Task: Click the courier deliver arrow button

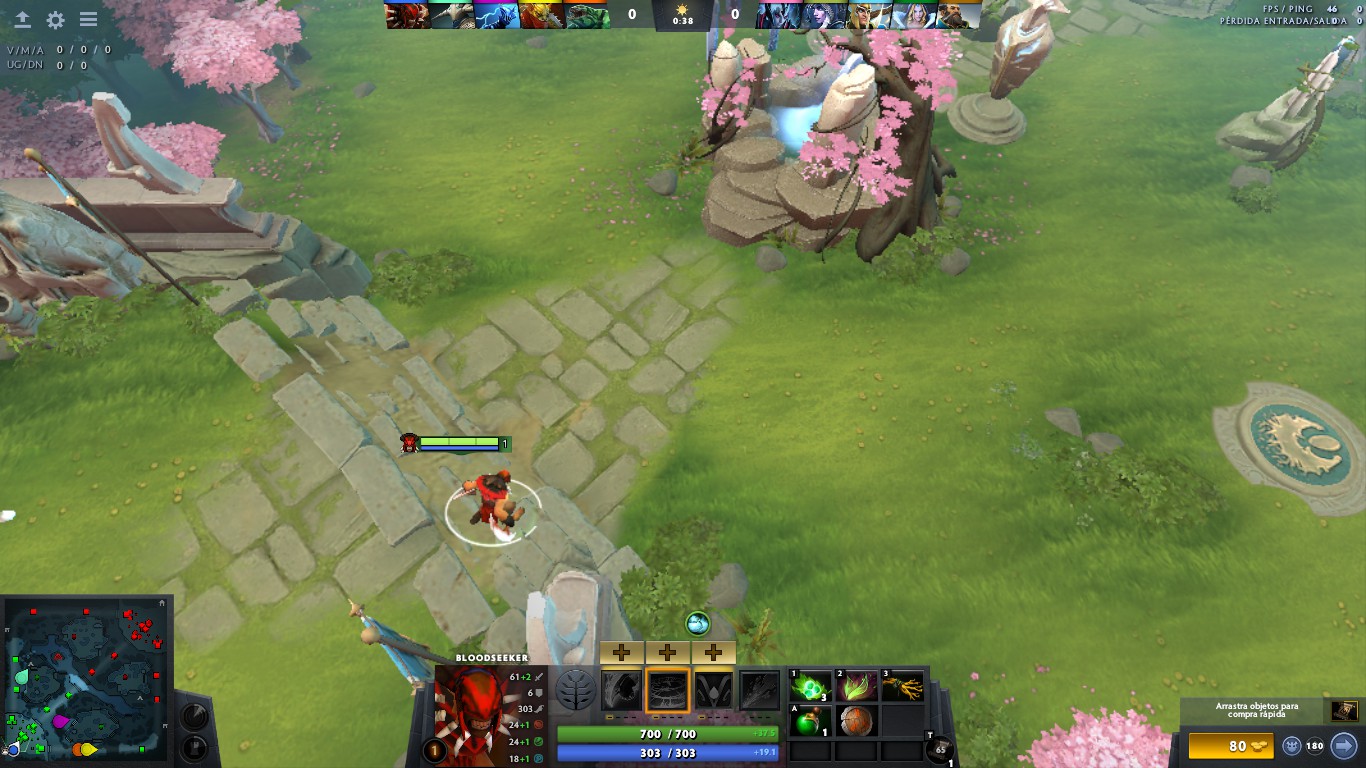Action: (x=1344, y=746)
